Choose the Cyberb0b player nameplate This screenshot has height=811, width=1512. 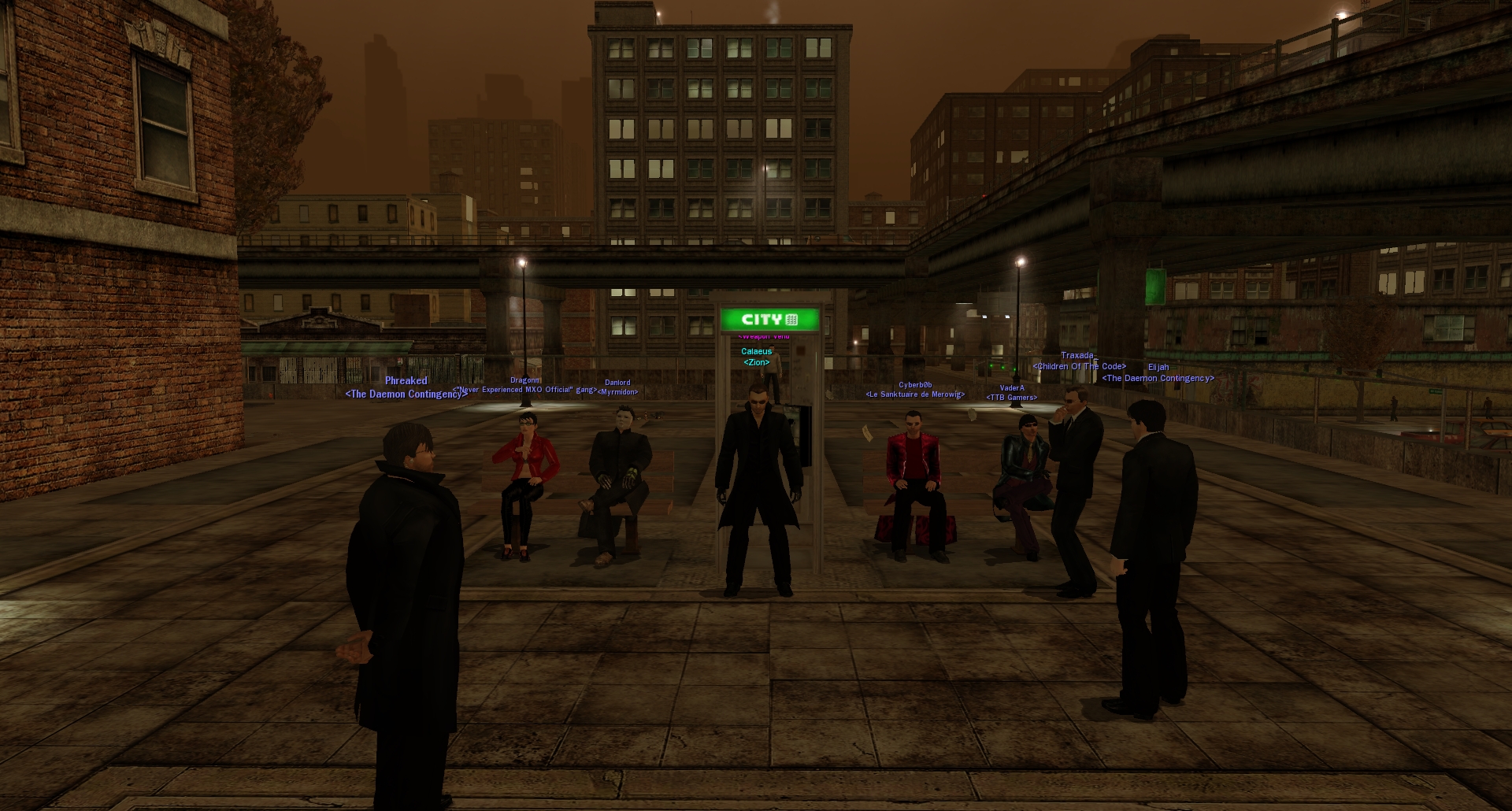[x=914, y=385]
